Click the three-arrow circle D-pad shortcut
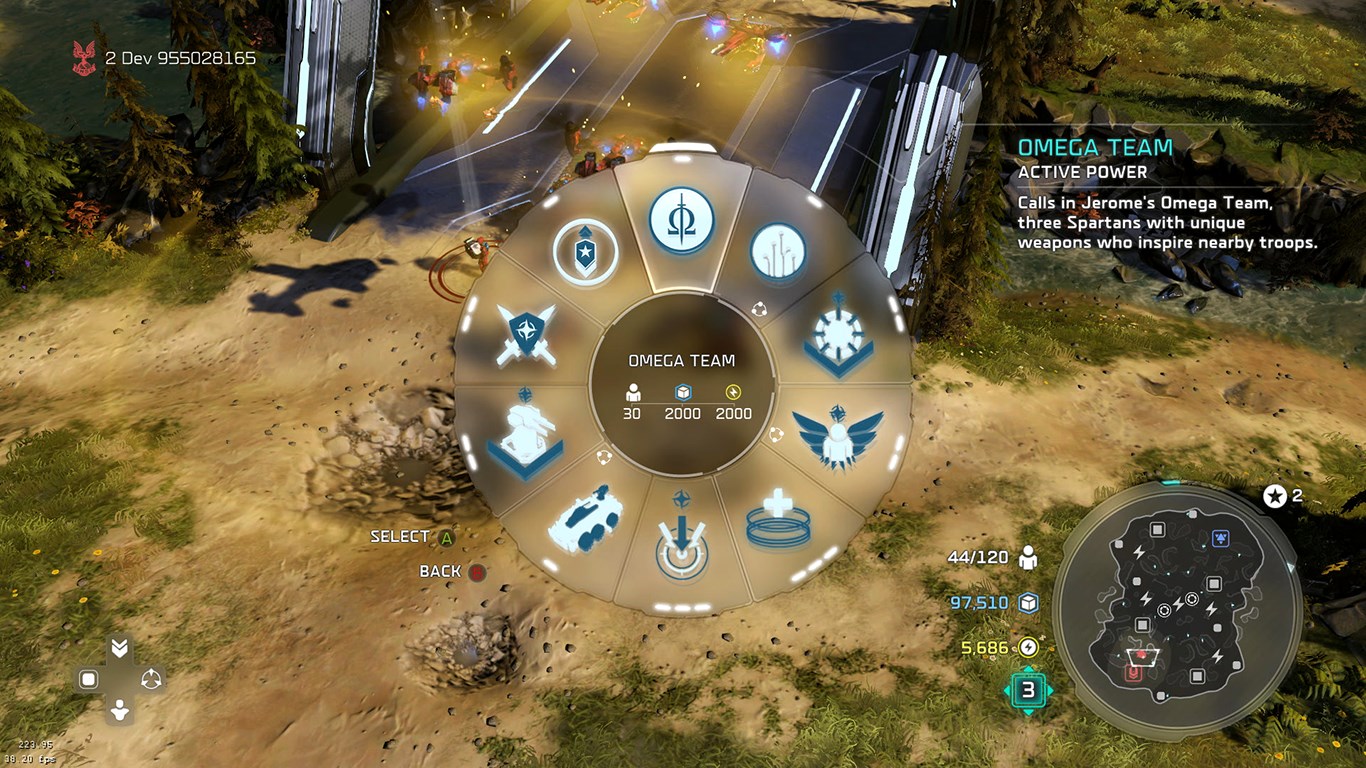The width and height of the screenshot is (1366, 768). tap(151, 680)
